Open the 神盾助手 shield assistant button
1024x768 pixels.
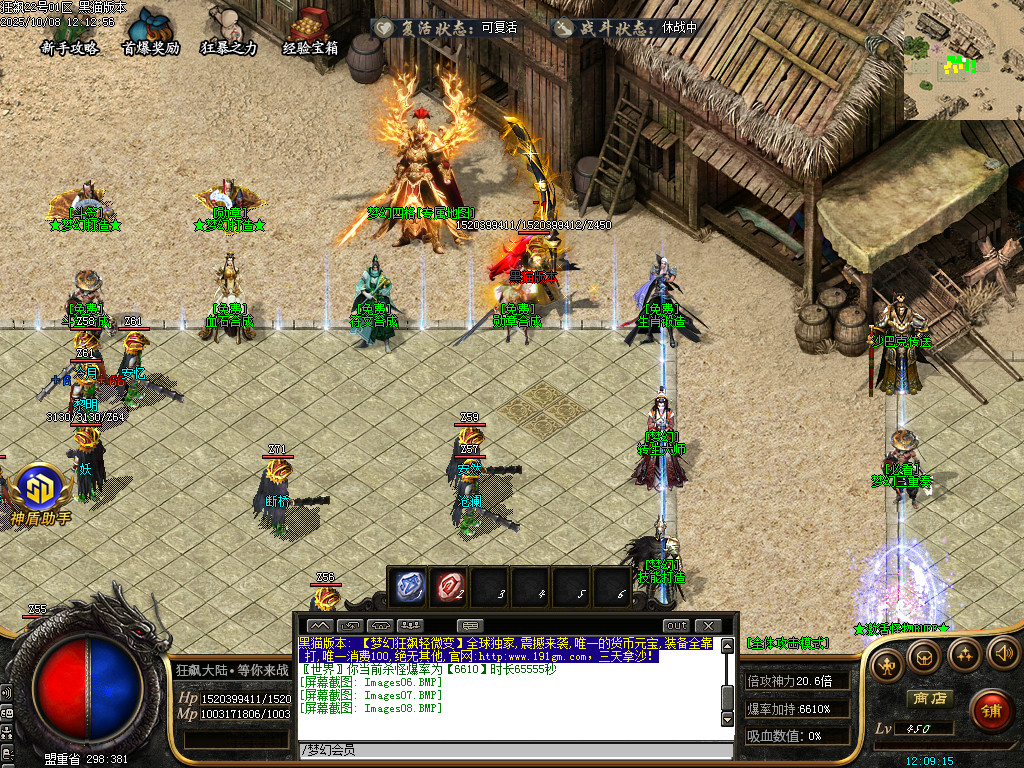pyautogui.click(x=41, y=494)
